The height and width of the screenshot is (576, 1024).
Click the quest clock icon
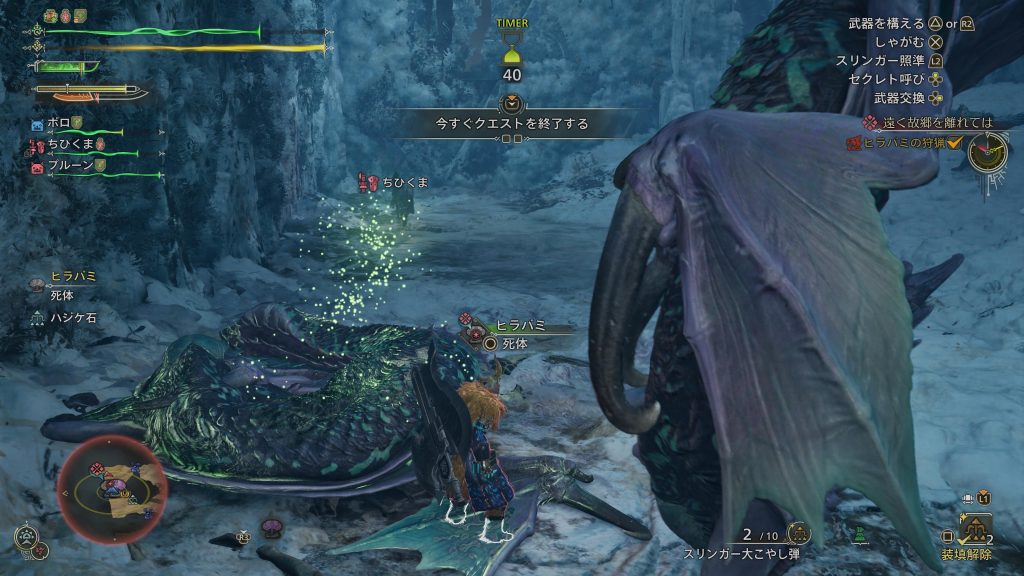tap(988, 150)
